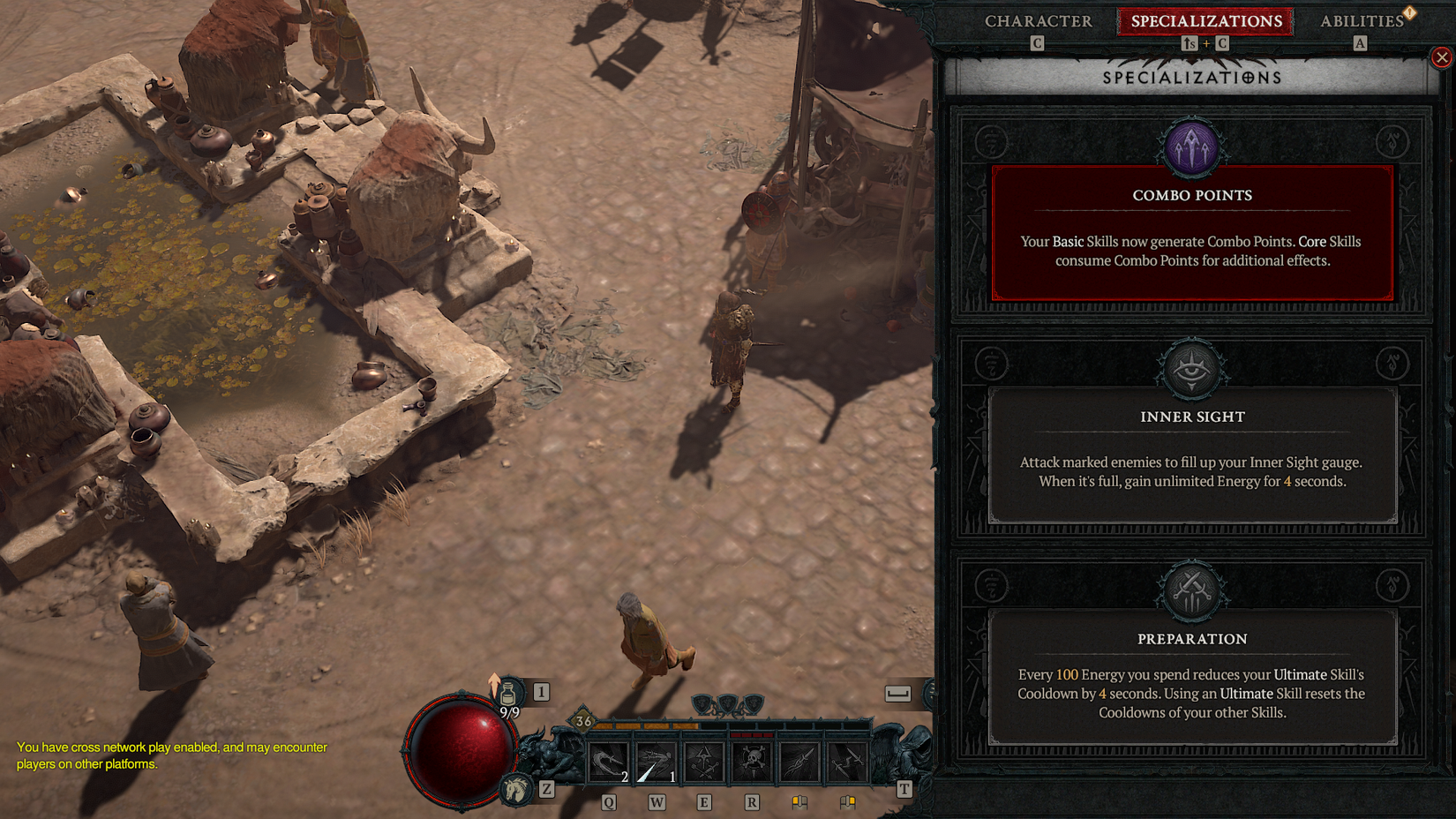Switch to the Character tab
The image size is (1456, 819).
coord(1038,21)
